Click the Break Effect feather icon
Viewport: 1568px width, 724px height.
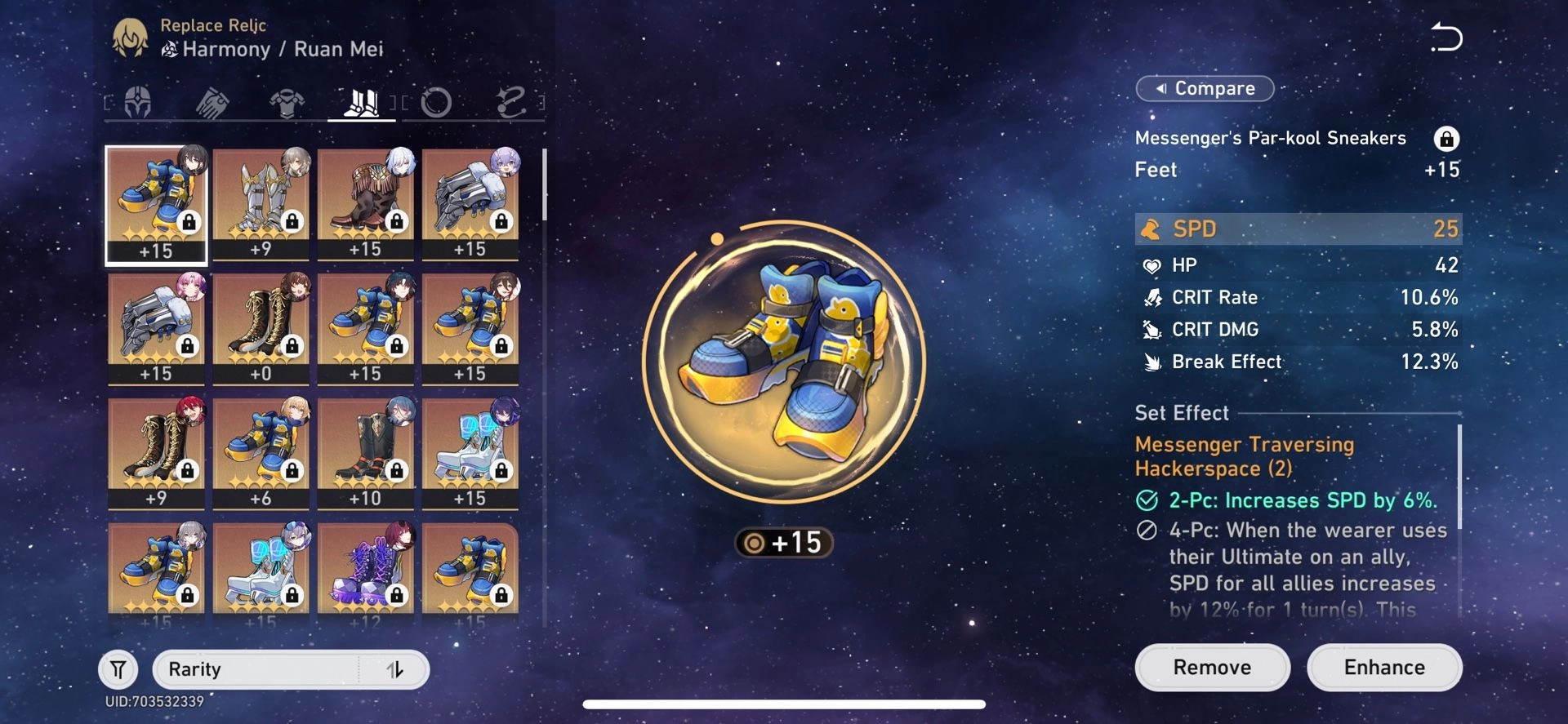[1153, 362]
